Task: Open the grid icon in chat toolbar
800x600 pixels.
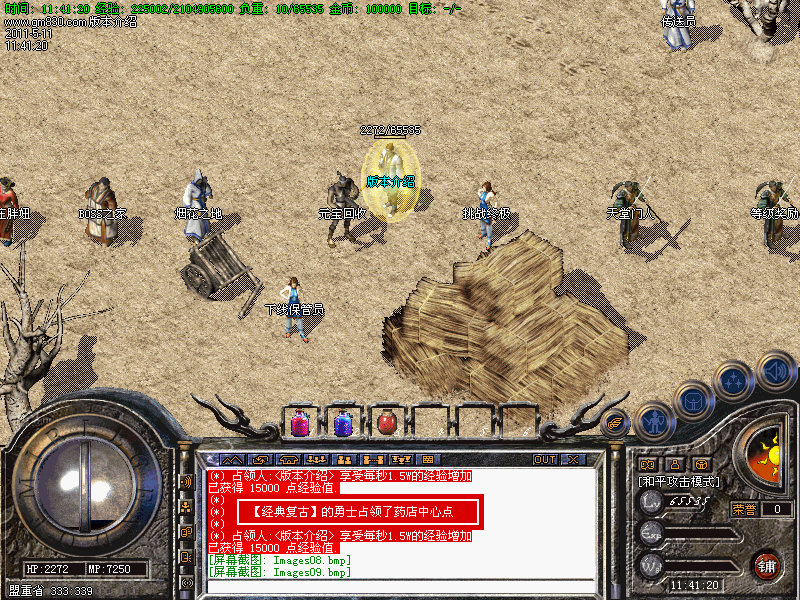Action: pos(429,459)
